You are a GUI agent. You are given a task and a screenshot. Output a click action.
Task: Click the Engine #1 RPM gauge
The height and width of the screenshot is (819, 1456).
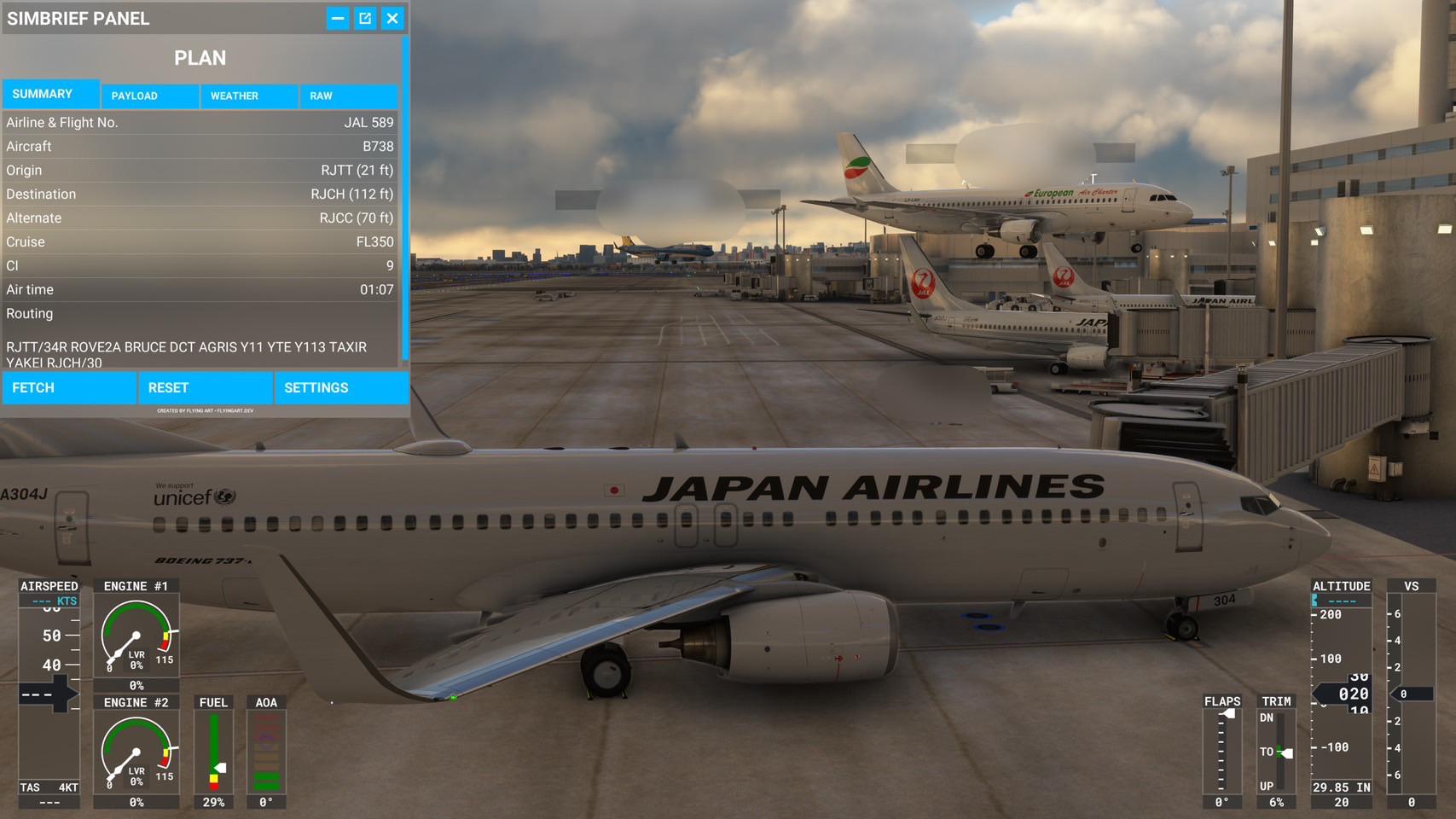coord(136,636)
